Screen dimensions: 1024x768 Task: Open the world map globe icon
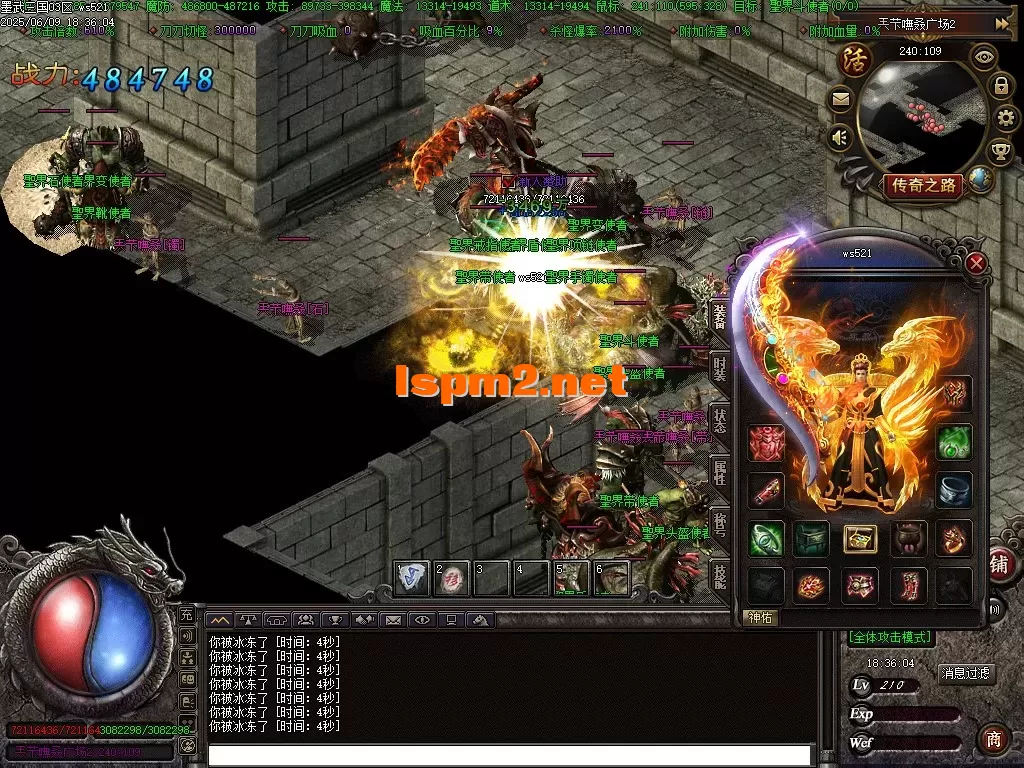coord(982,180)
